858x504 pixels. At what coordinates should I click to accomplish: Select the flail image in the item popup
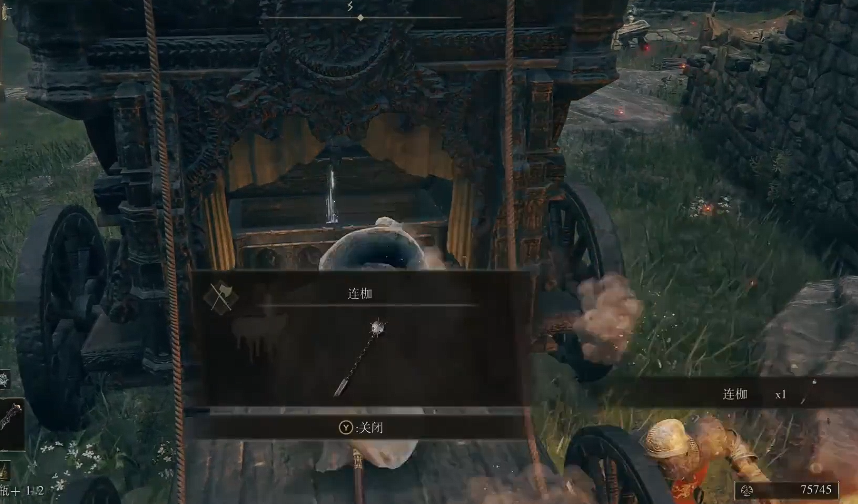pos(361,356)
